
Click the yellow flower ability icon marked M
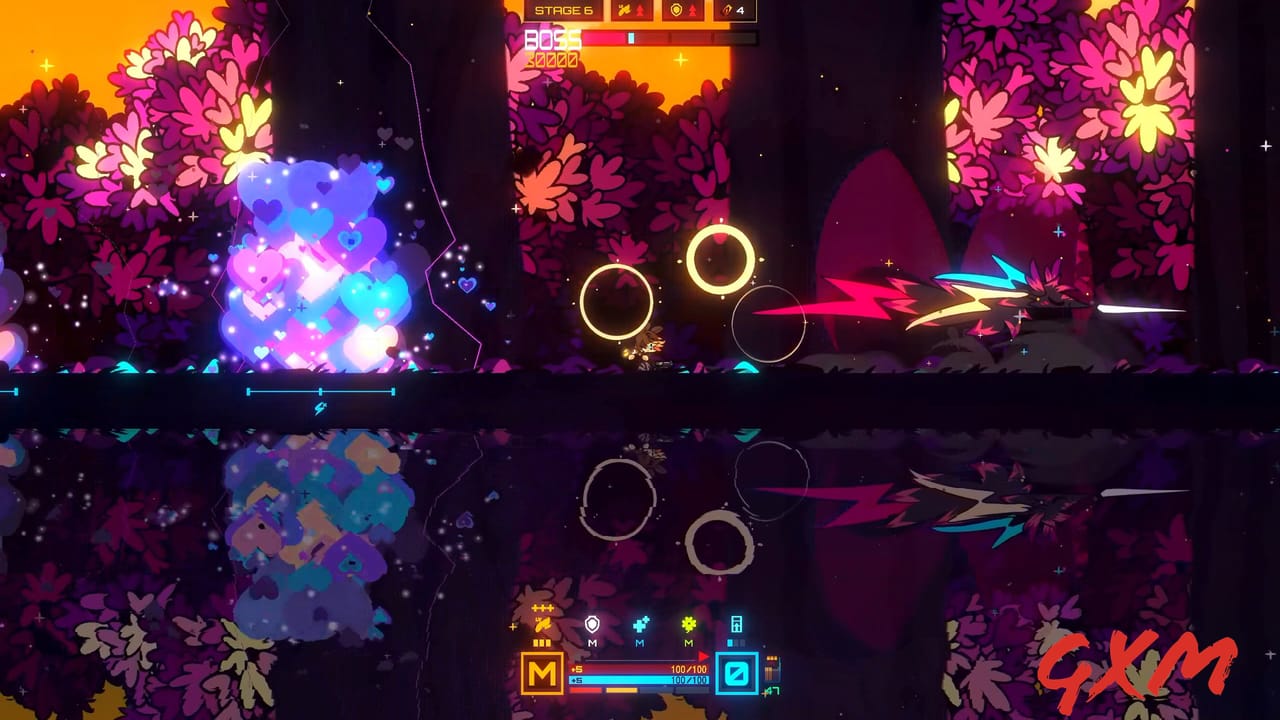tap(689, 622)
